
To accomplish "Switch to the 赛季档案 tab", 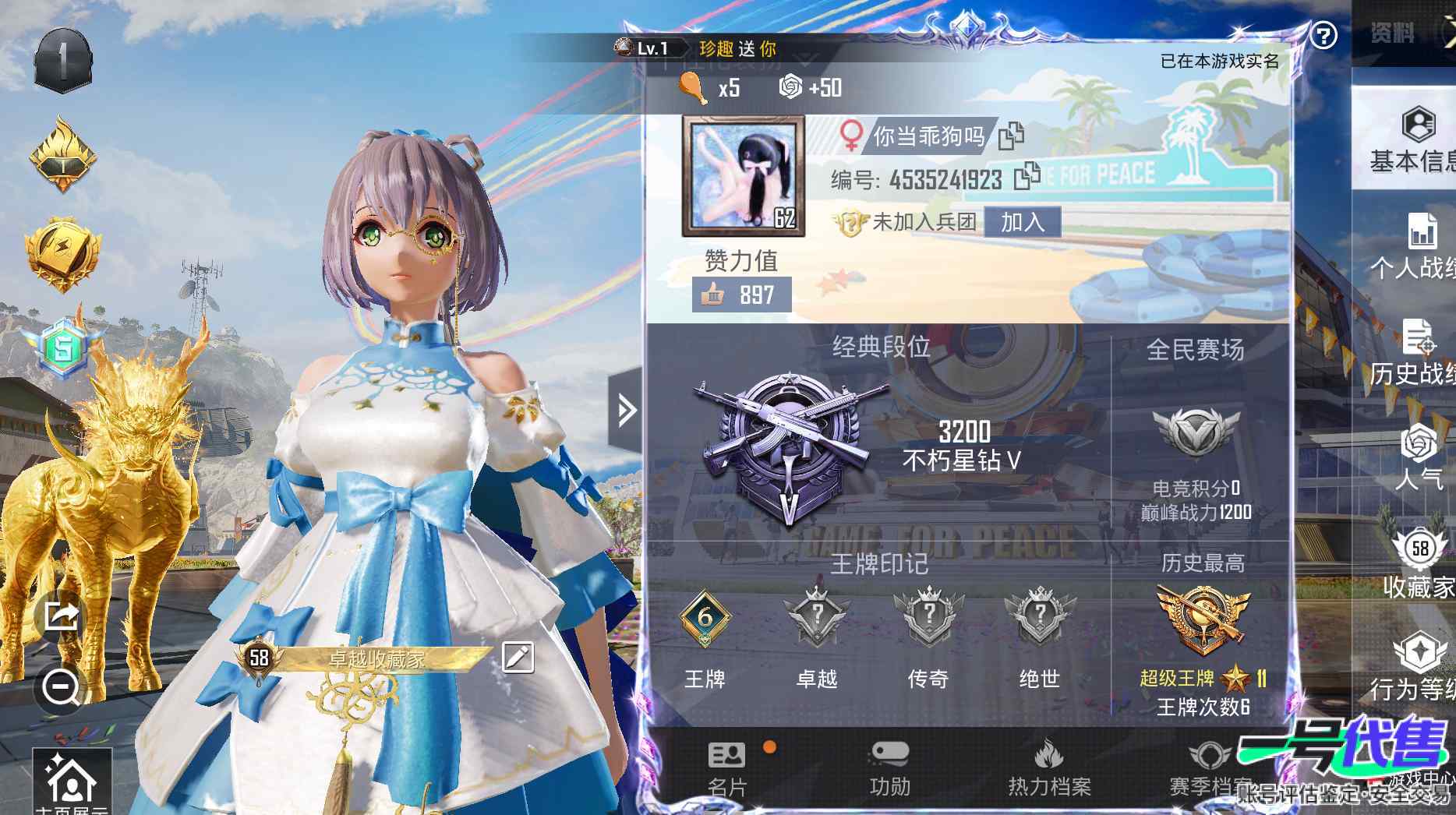I will point(1209,767).
